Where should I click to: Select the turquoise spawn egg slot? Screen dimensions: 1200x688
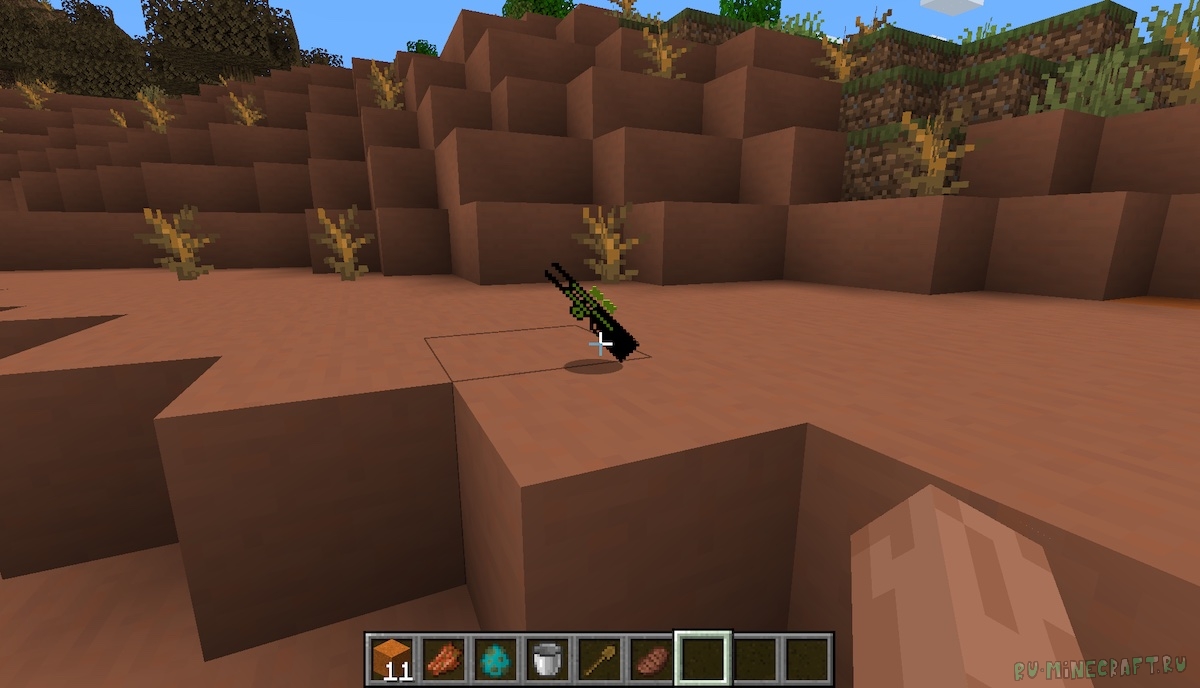click(x=494, y=658)
